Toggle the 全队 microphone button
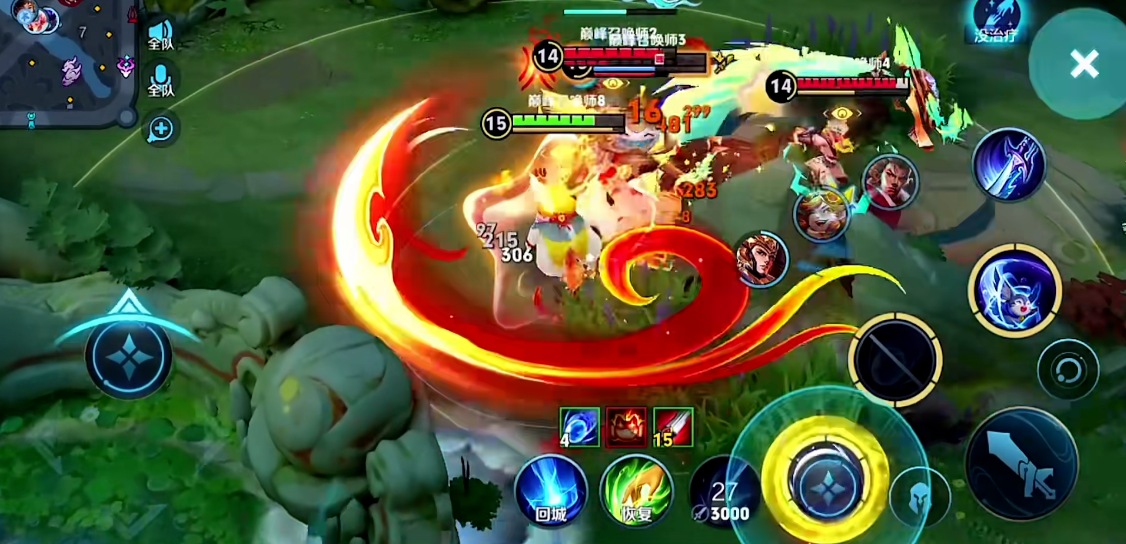1126x544 pixels. tap(161, 80)
